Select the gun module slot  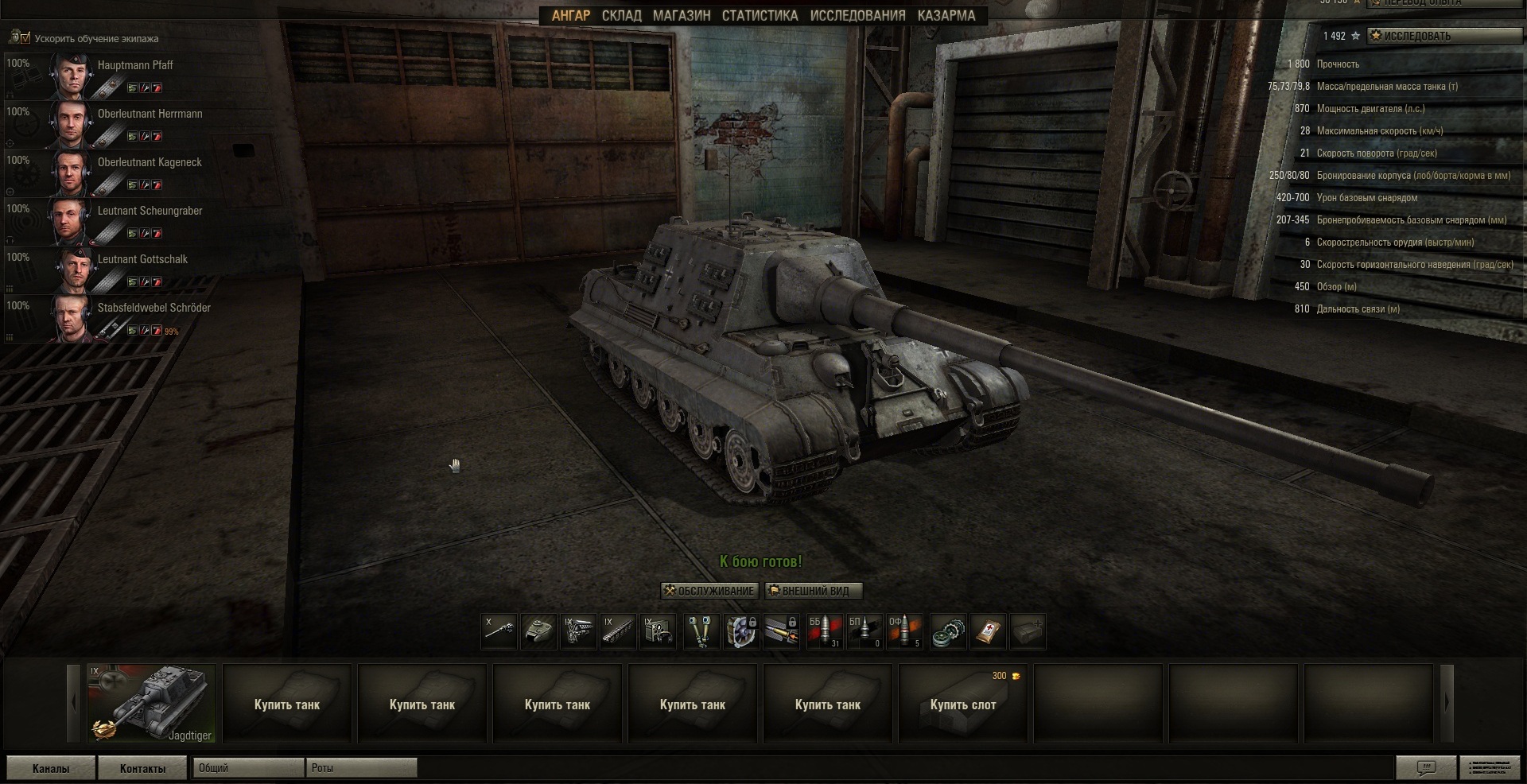pos(499,631)
